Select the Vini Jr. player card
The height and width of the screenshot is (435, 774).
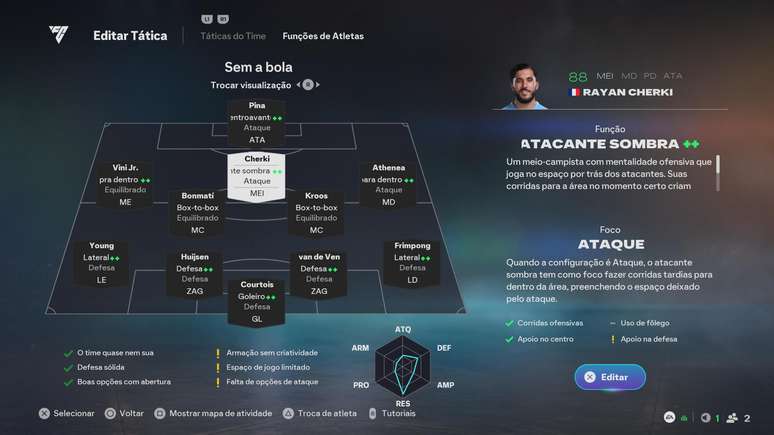point(125,185)
